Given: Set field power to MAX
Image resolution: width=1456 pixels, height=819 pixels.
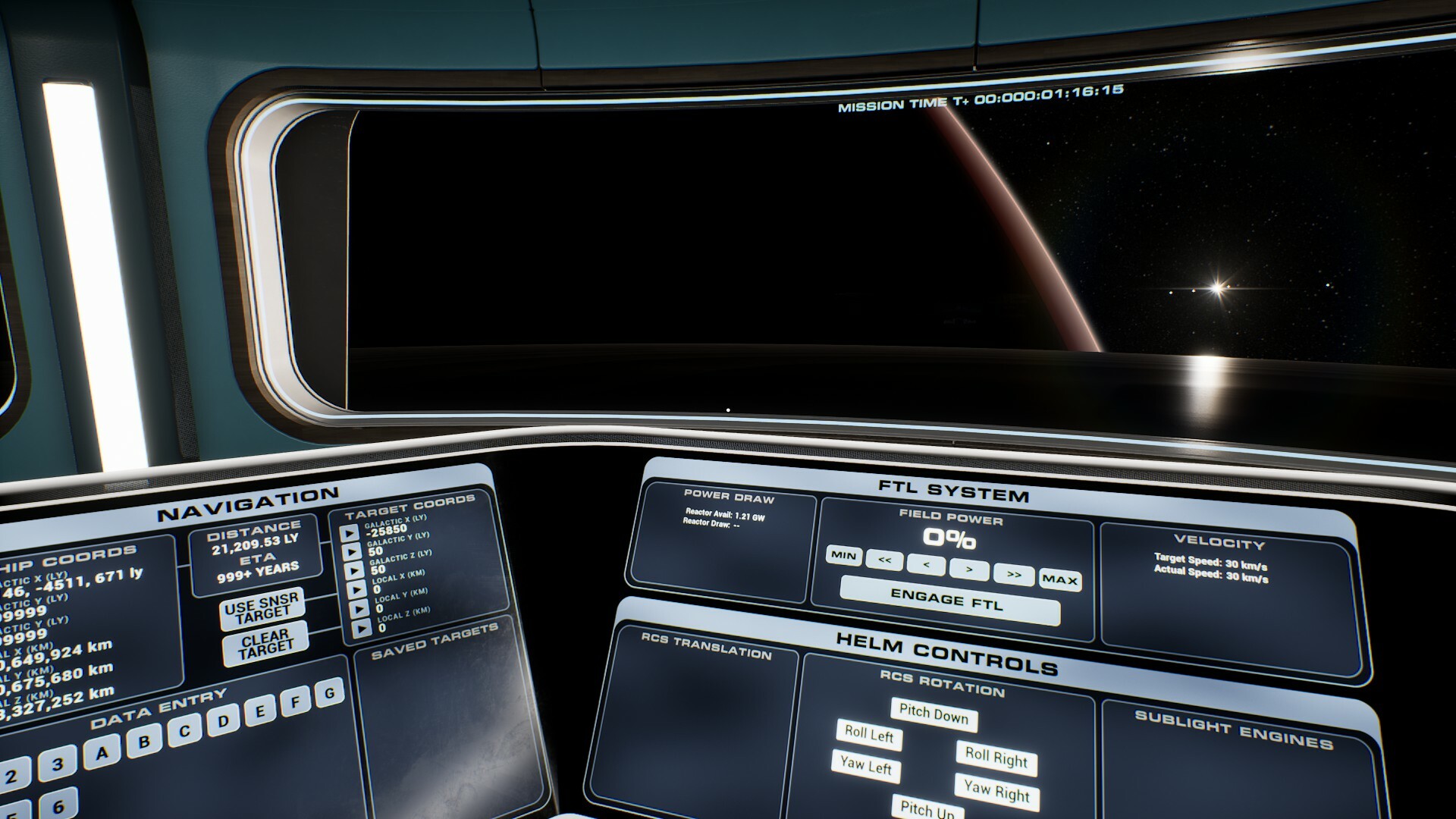Looking at the screenshot, I should click(x=1059, y=579).
